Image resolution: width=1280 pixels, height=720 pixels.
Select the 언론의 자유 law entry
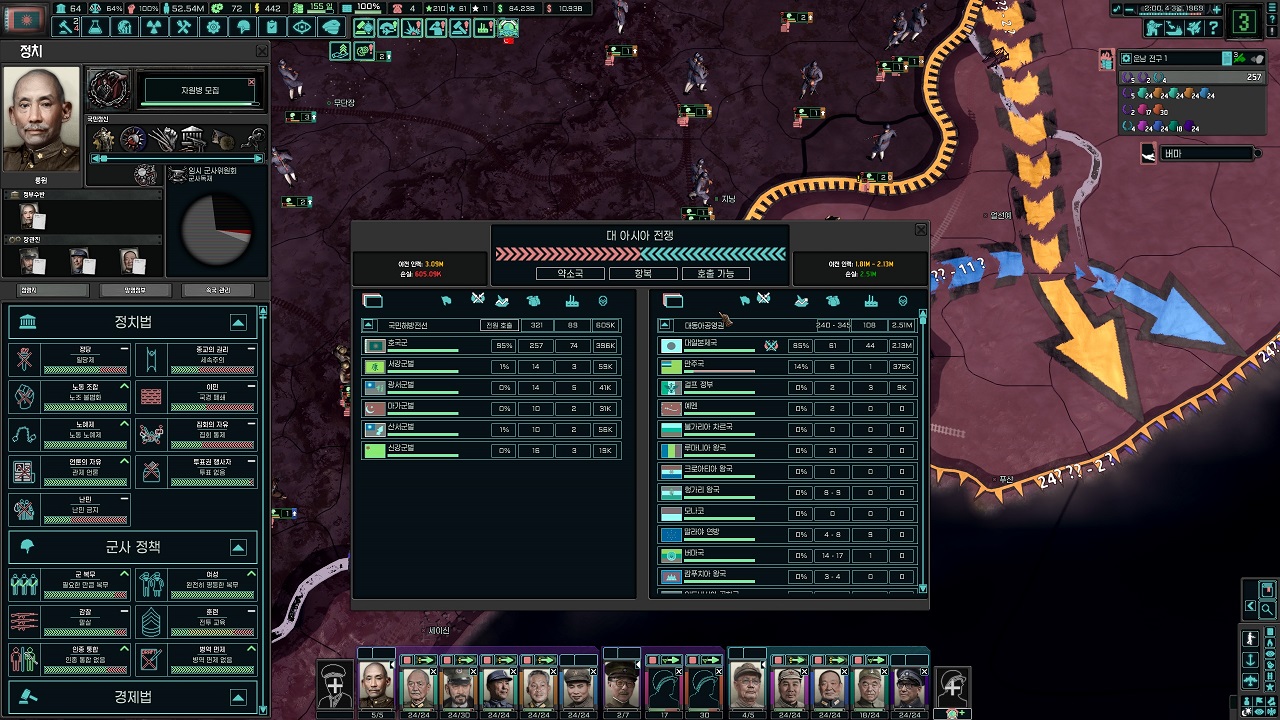[70, 471]
